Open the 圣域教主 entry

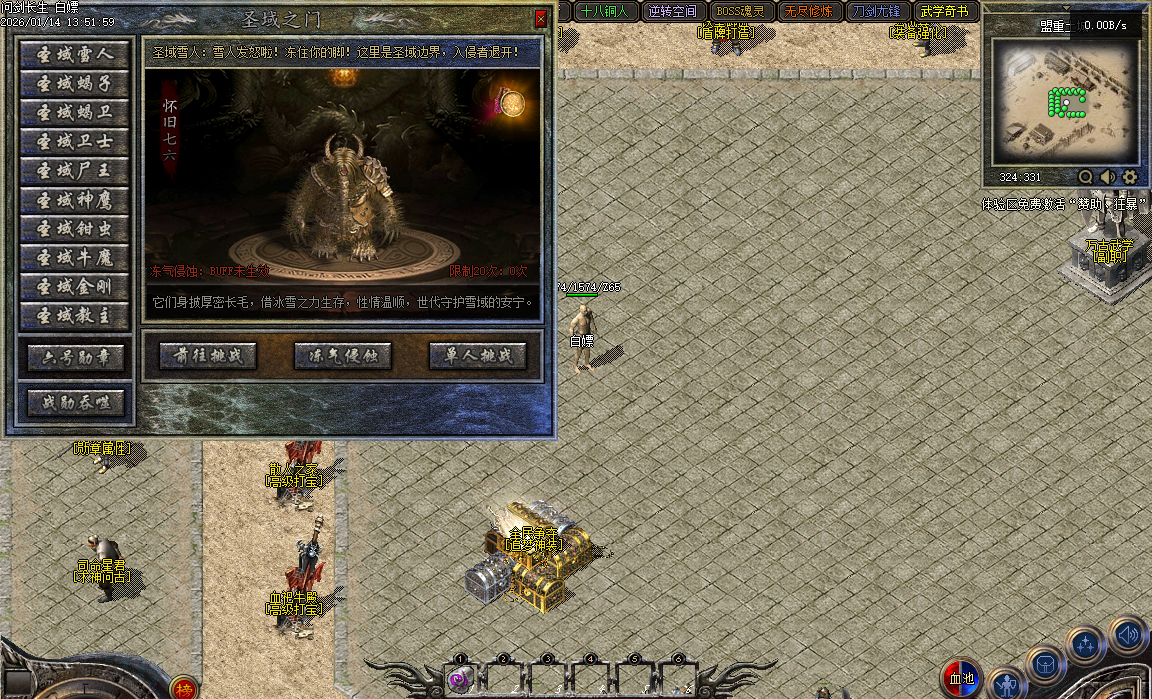point(75,316)
